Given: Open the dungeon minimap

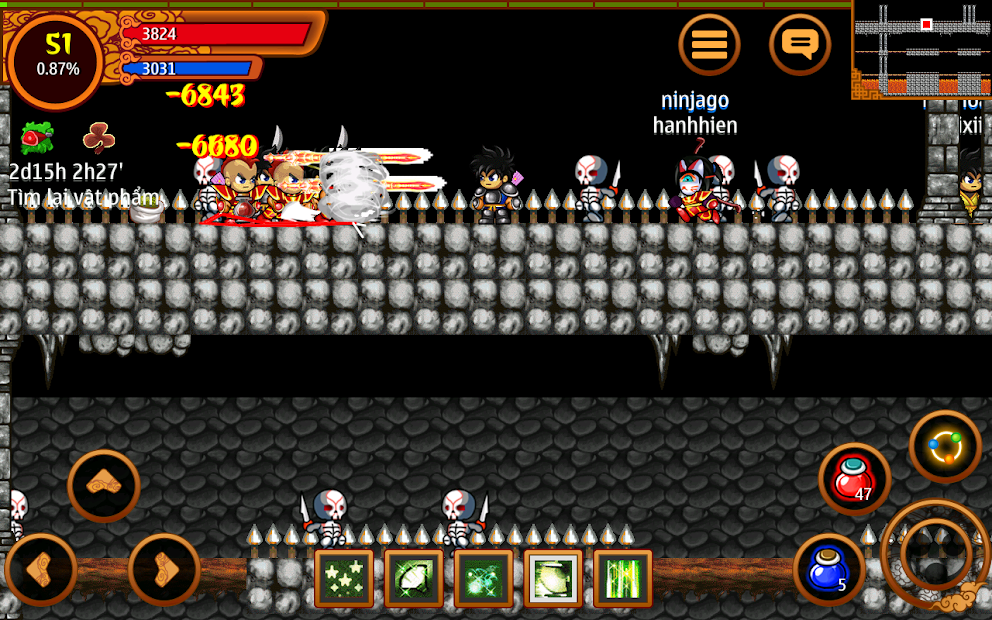Looking at the screenshot, I should coord(921,49).
